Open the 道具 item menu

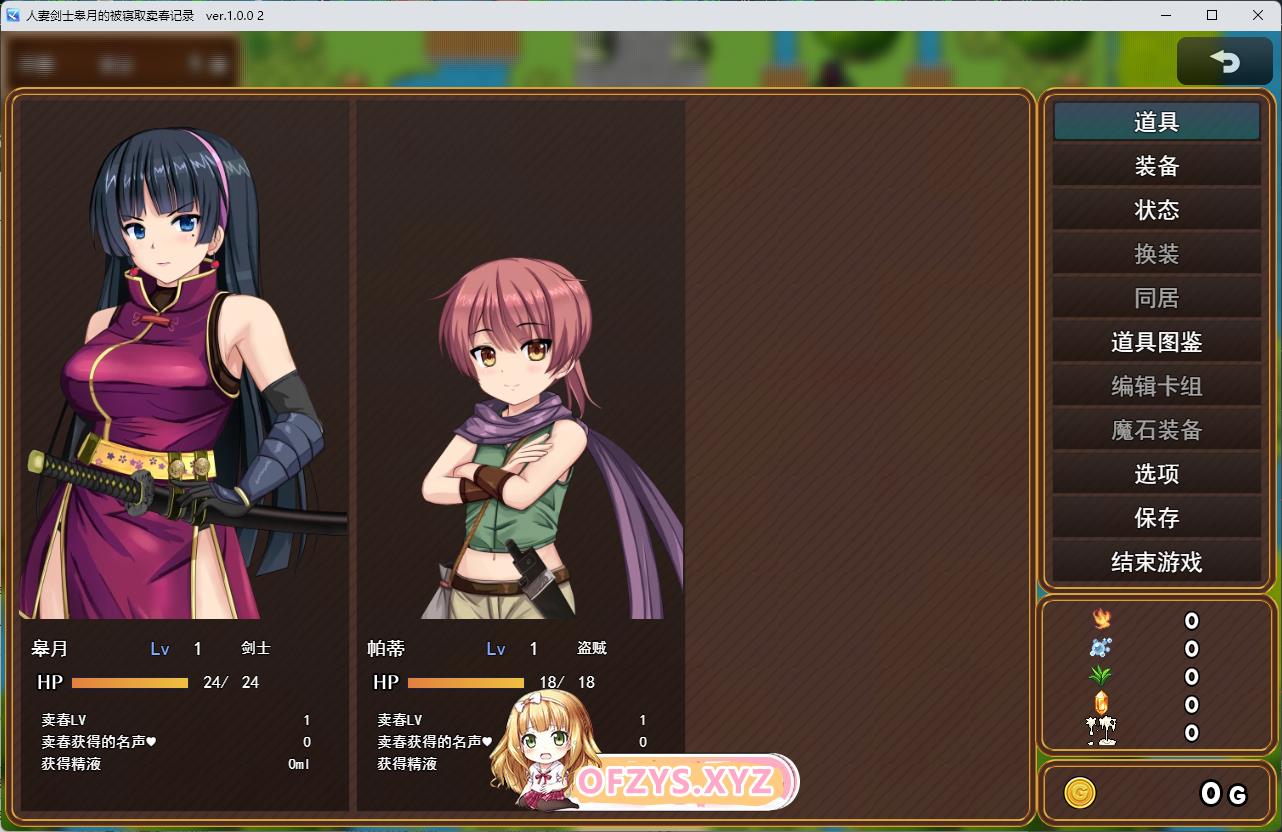pyautogui.click(x=1156, y=122)
